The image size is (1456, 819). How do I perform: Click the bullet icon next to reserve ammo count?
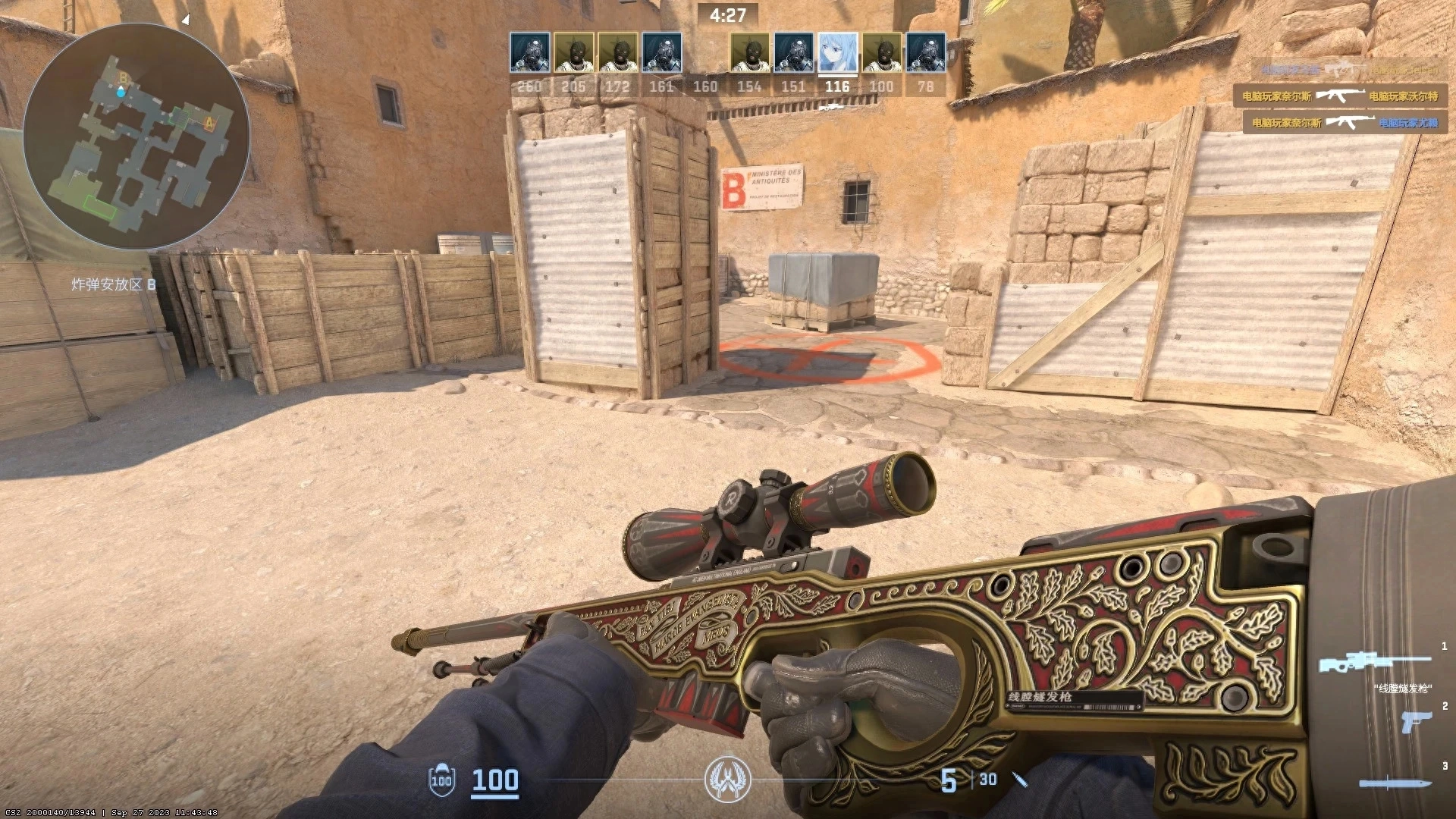[1018, 780]
